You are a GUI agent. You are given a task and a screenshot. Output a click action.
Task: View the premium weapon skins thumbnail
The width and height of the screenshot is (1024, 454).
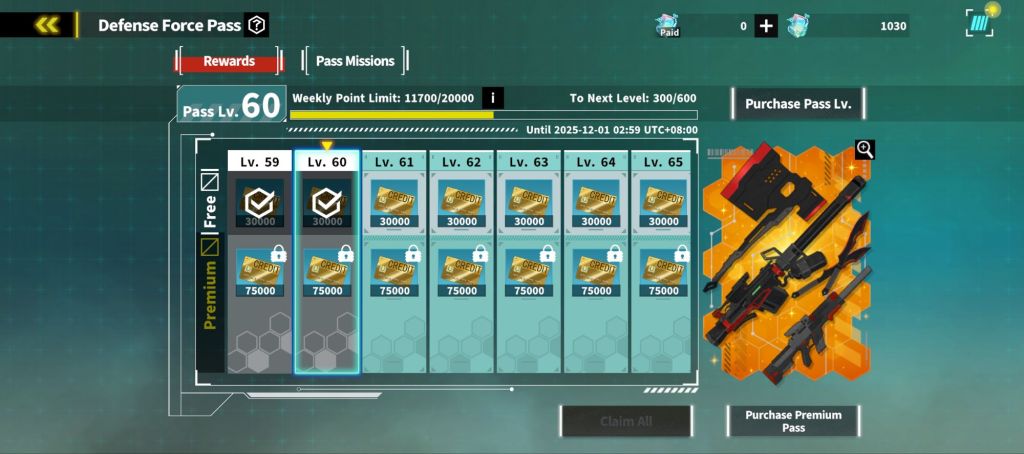pos(785,265)
